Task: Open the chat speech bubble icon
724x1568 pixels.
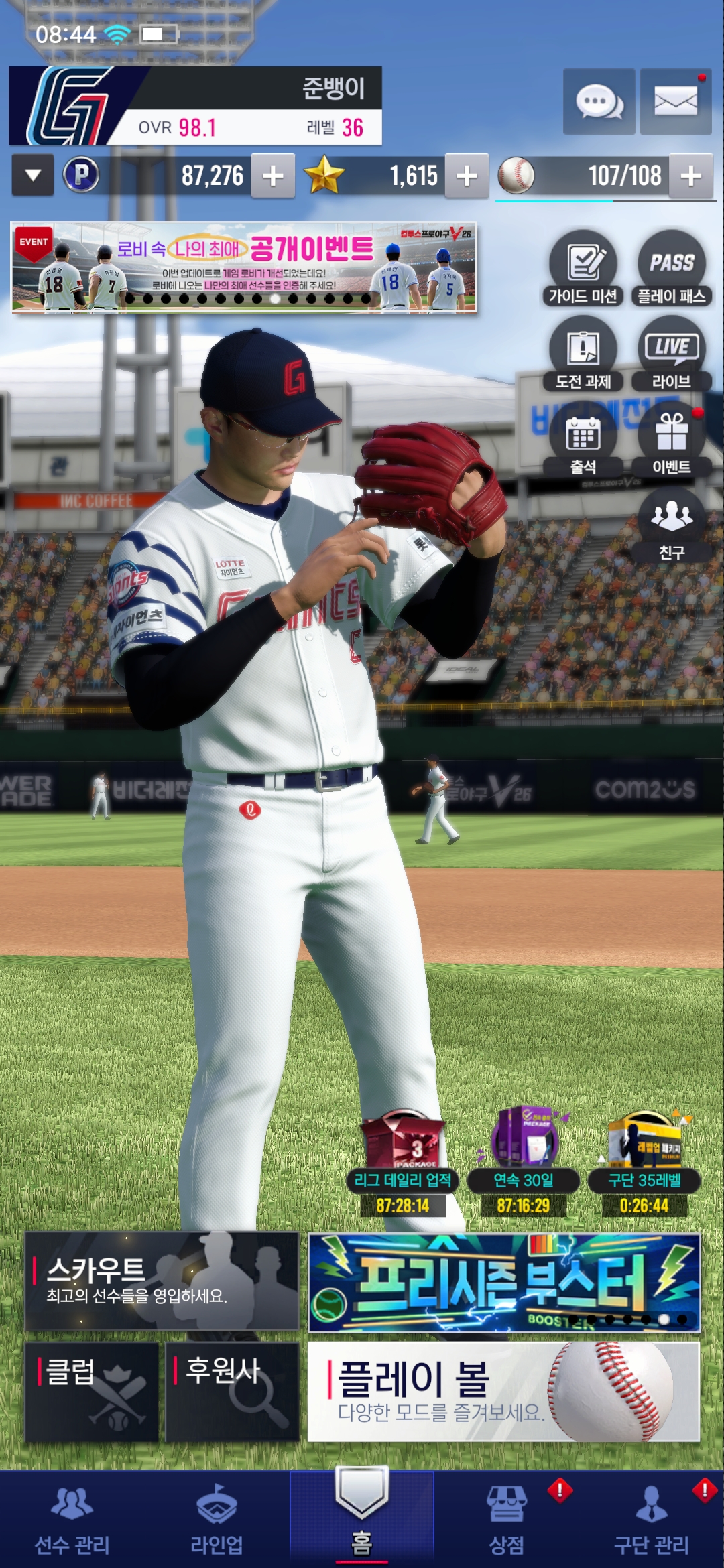Action: point(599,102)
